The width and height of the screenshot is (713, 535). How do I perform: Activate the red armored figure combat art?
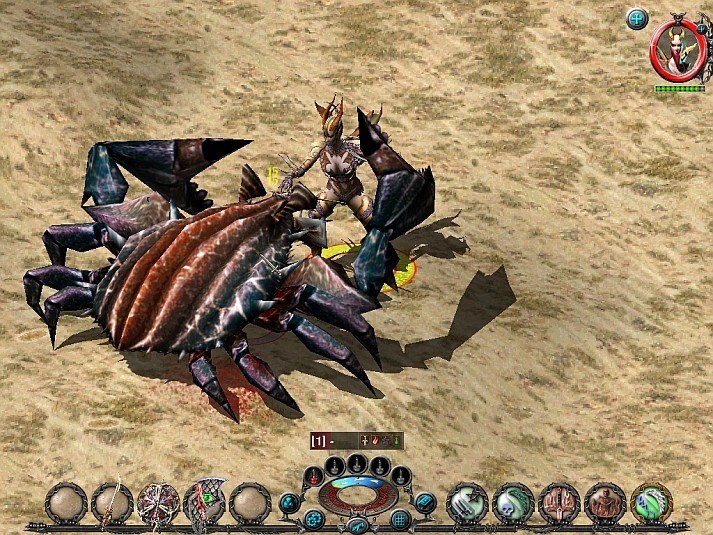click(605, 502)
